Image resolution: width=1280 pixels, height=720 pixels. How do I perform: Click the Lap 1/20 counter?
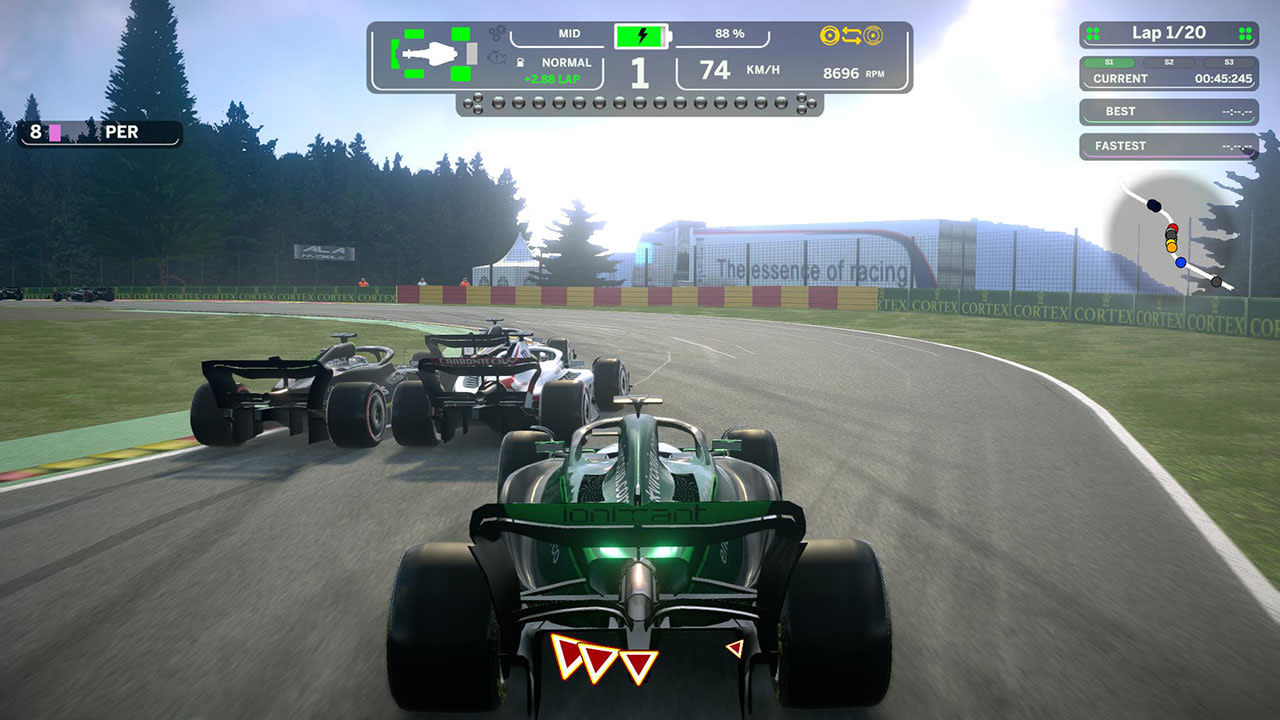tap(1168, 32)
